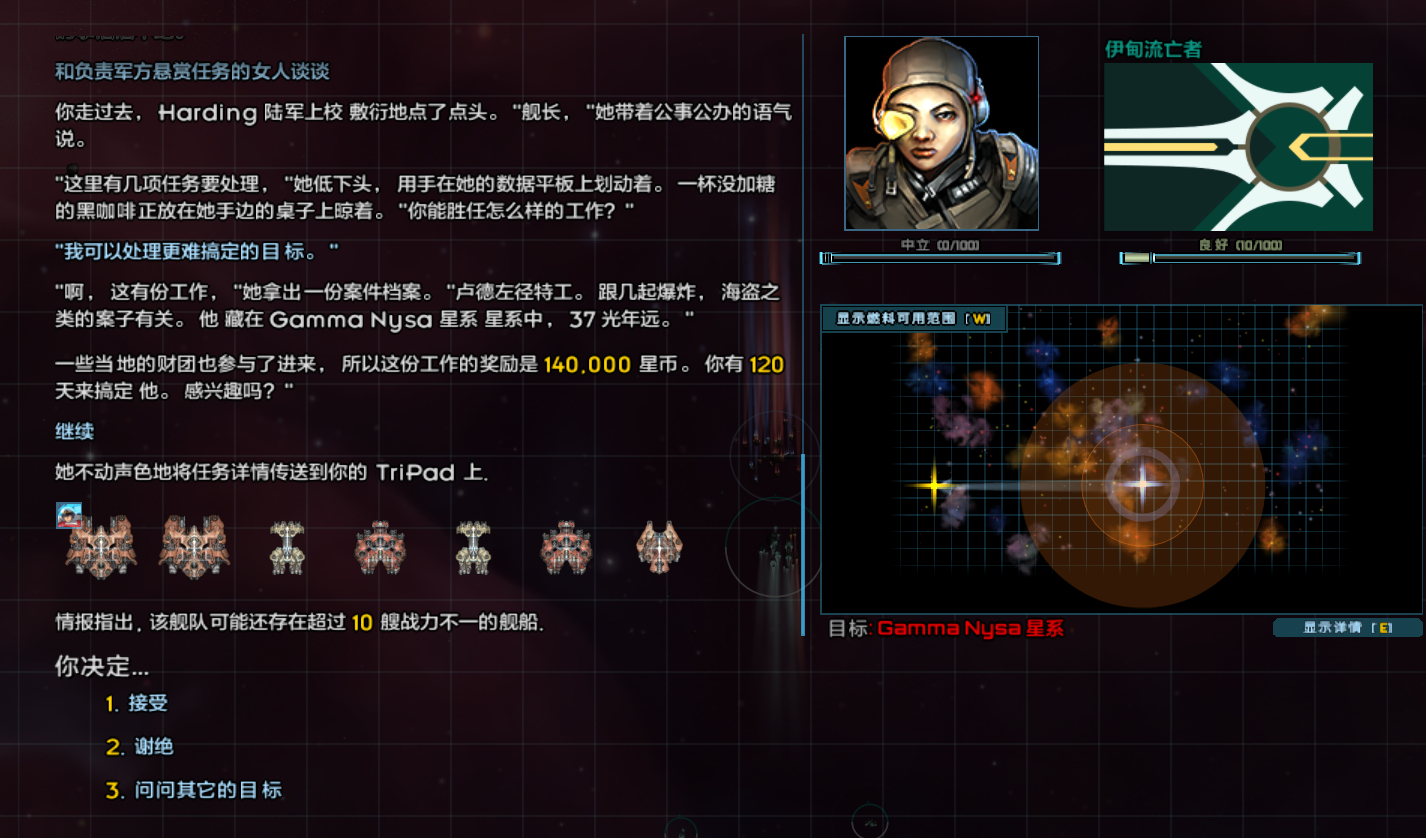The height and width of the screenshot is (838, 1426).
Task: Toggle 显示燃料可用范围 fuel range overlay
Action: pos(914,319)
